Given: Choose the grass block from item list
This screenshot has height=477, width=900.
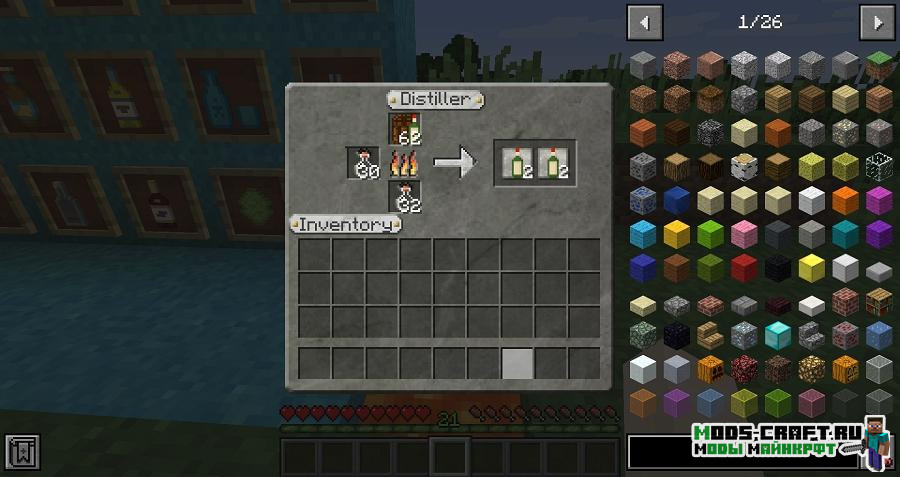Looking at the screenshot, I should [x=879, y=65].
